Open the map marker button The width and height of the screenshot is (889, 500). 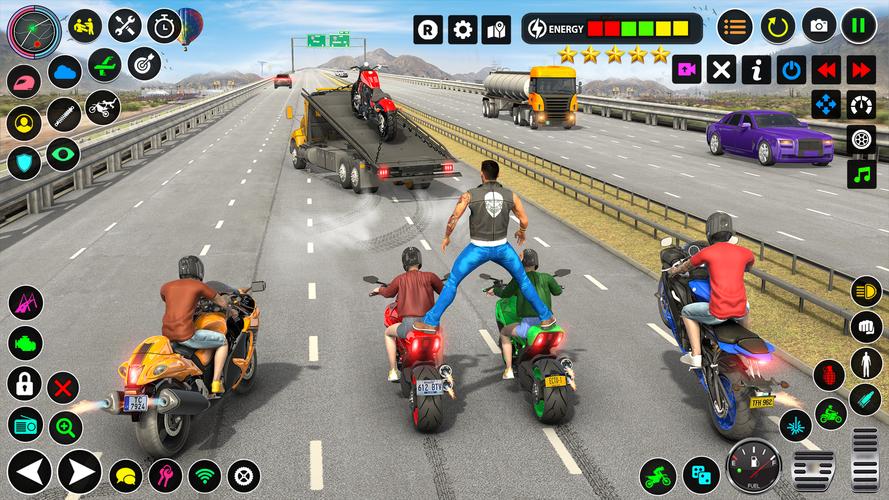(x=496, y=29)
